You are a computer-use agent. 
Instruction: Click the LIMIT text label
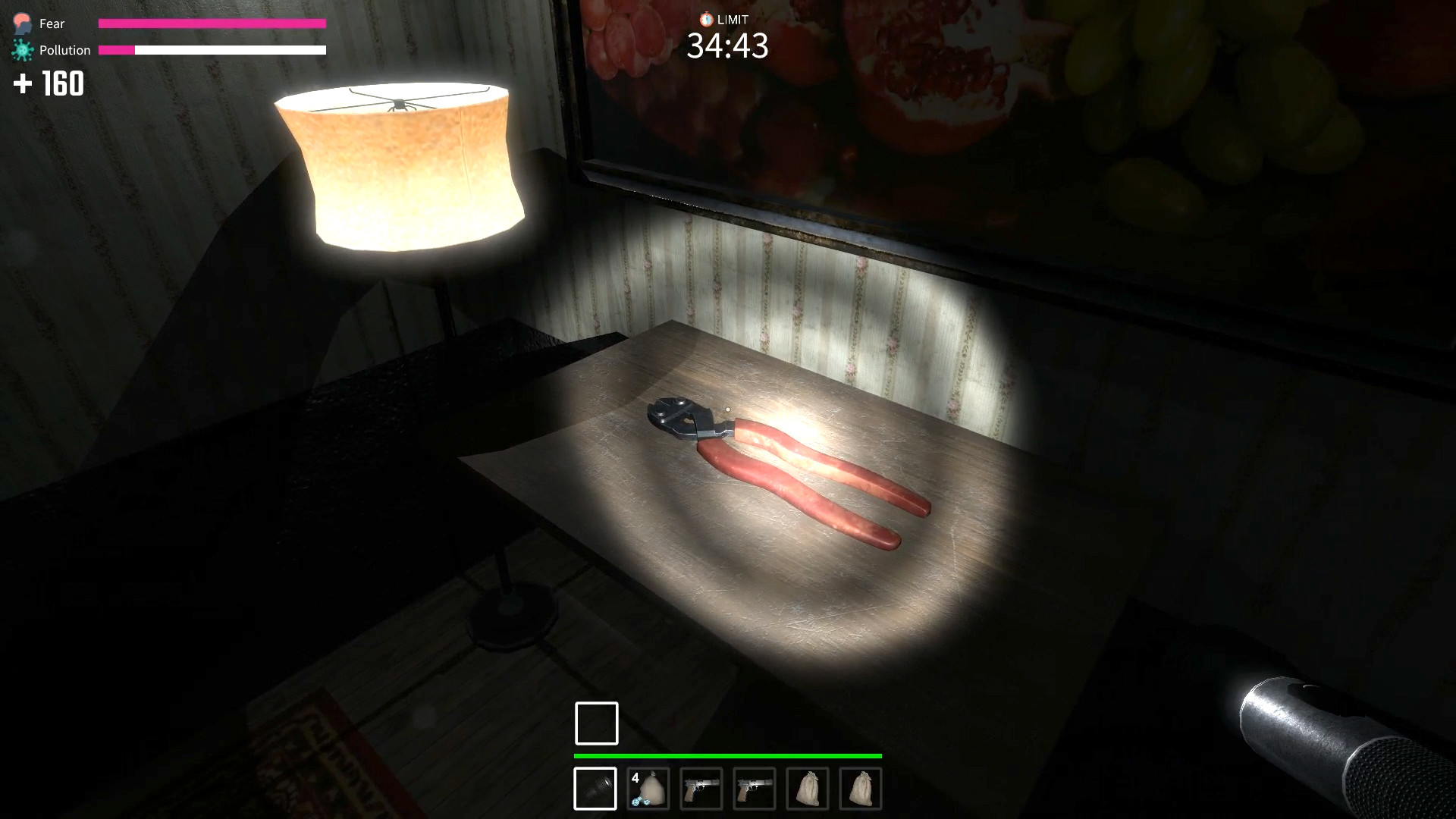point(732,19)
